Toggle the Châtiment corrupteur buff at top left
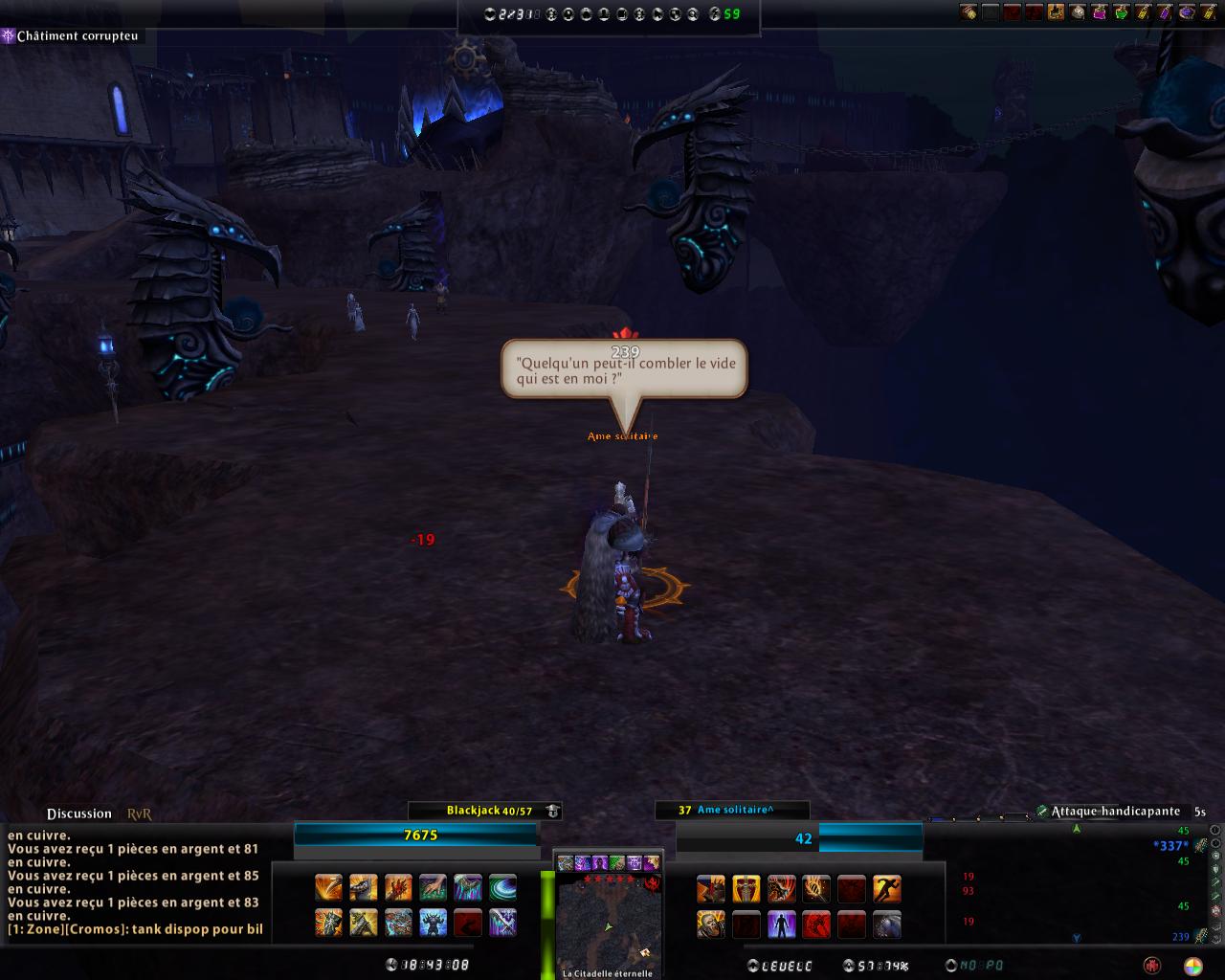The image size is (1225, 980). pyautogui.click(x=8, y=36)
